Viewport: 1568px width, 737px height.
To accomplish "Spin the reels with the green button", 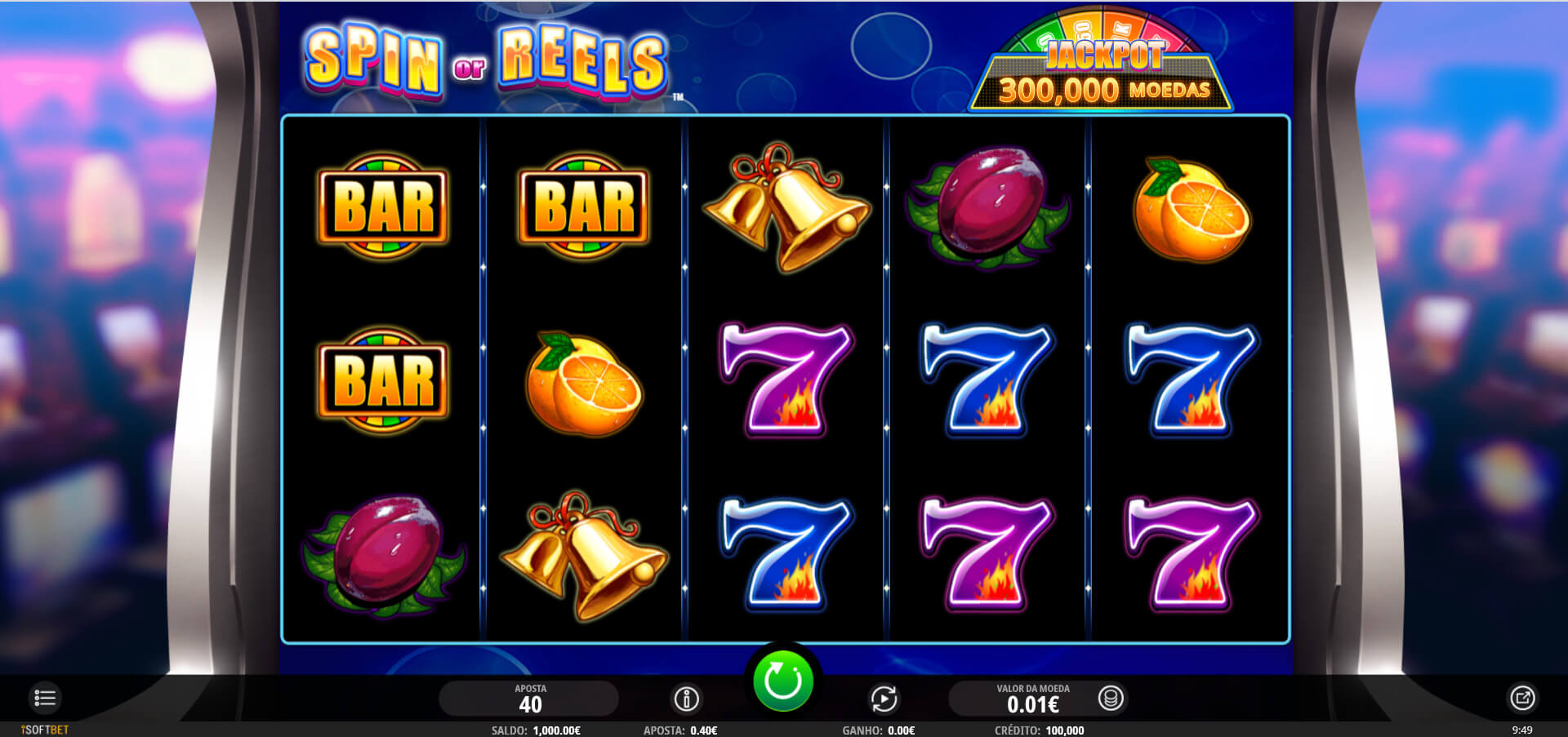I will (x=782, y=681).
